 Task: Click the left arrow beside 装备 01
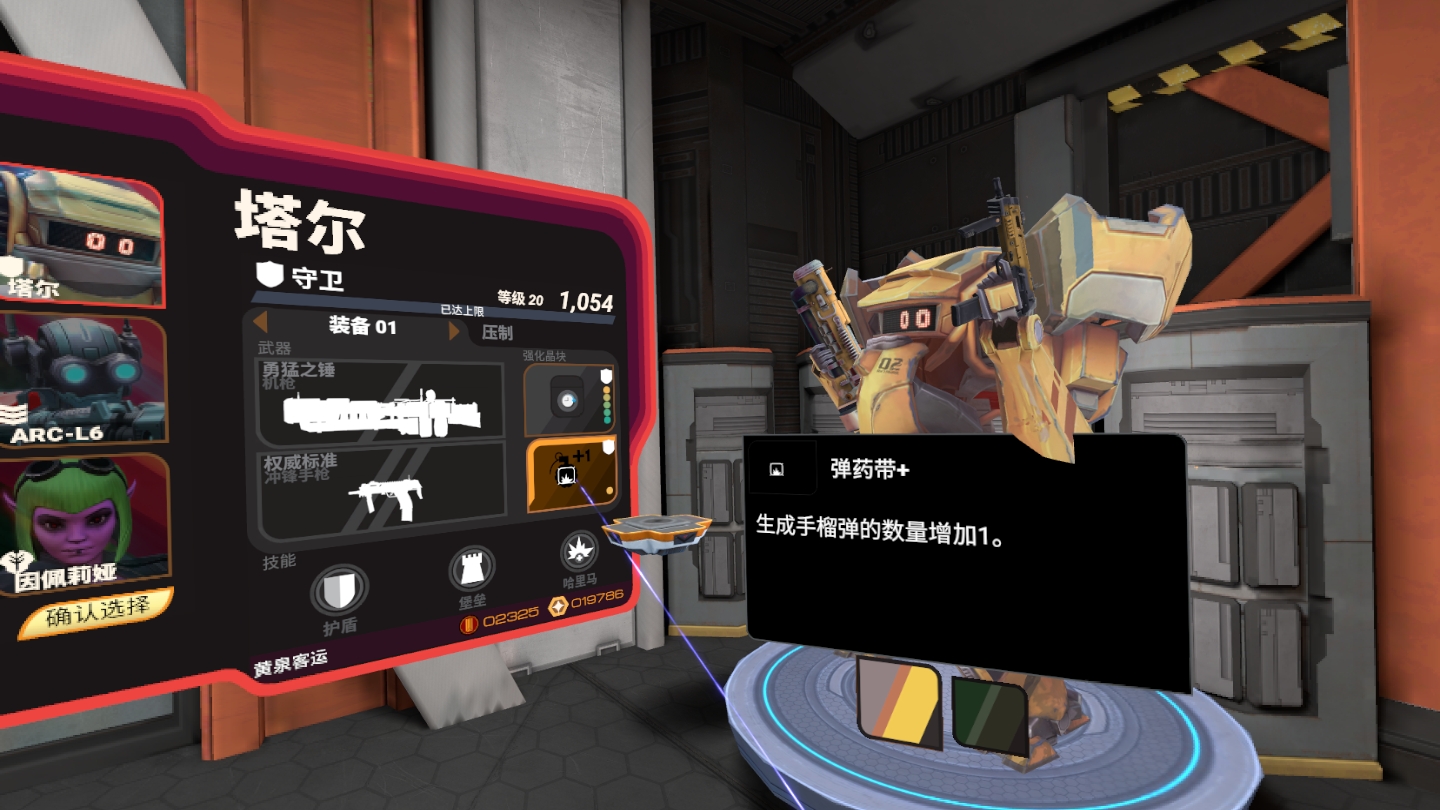258,325
